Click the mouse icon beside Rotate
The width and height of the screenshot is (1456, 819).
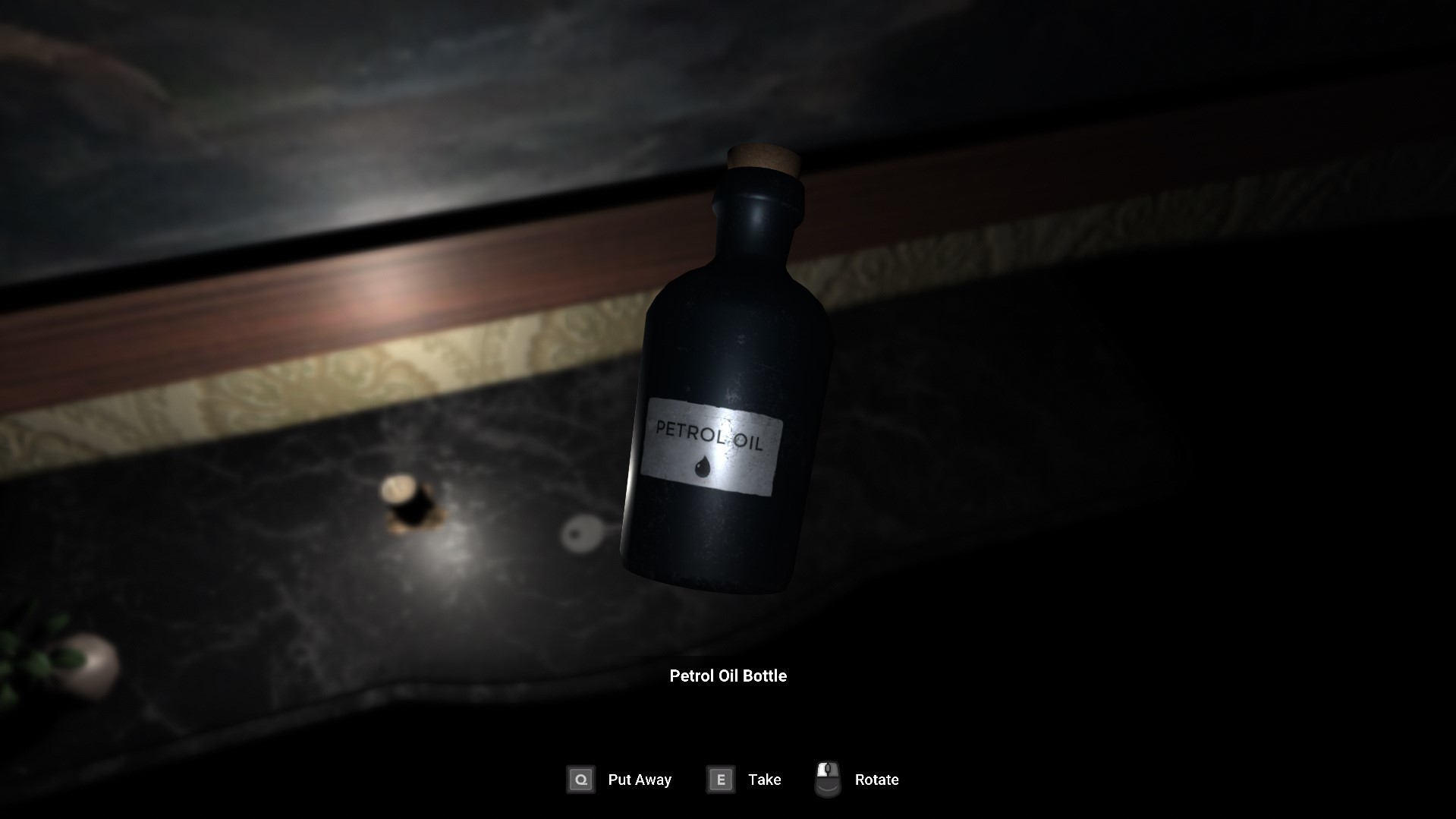coord(828,778)
